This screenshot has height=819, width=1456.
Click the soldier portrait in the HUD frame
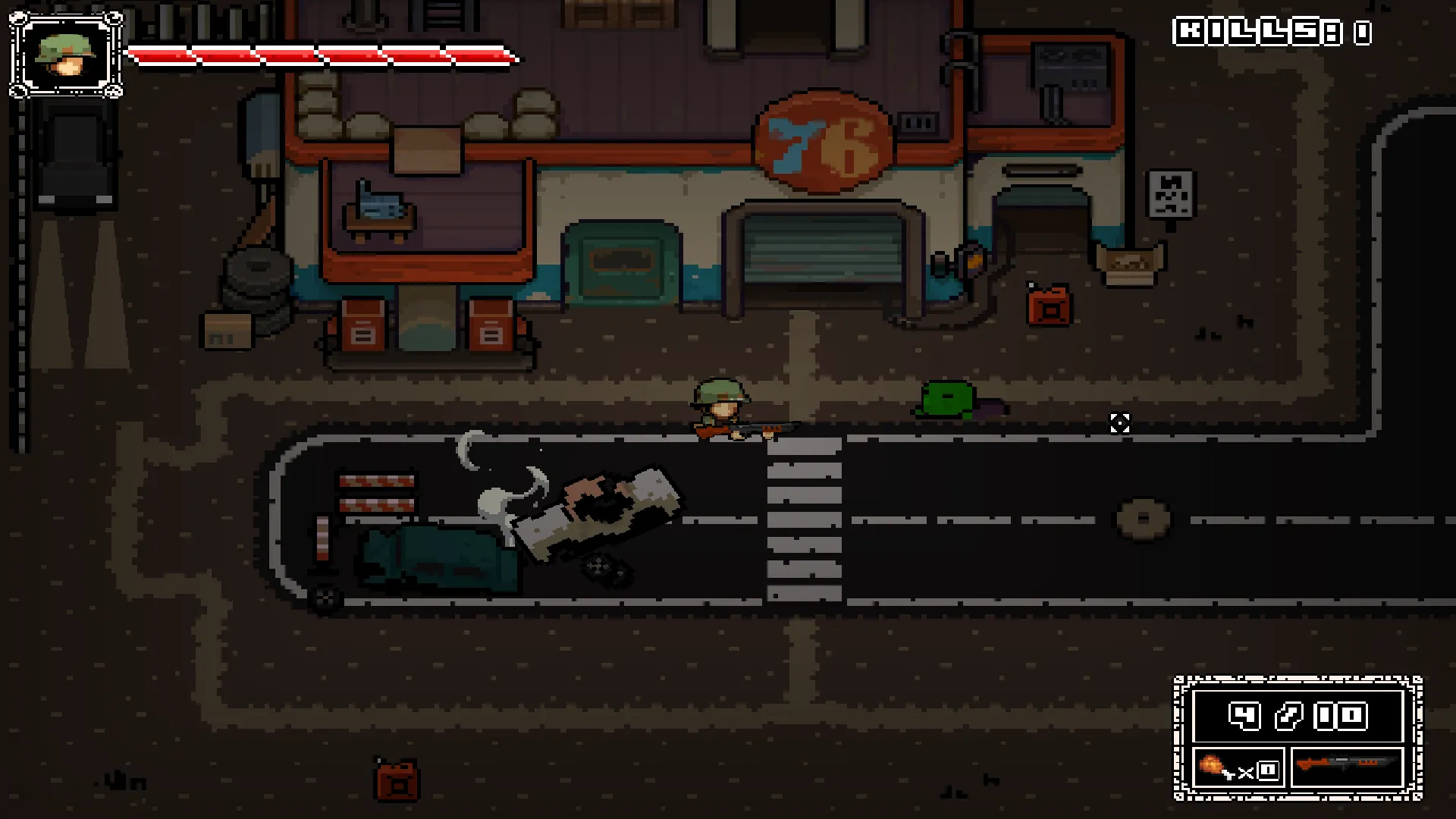coord(64,55)
